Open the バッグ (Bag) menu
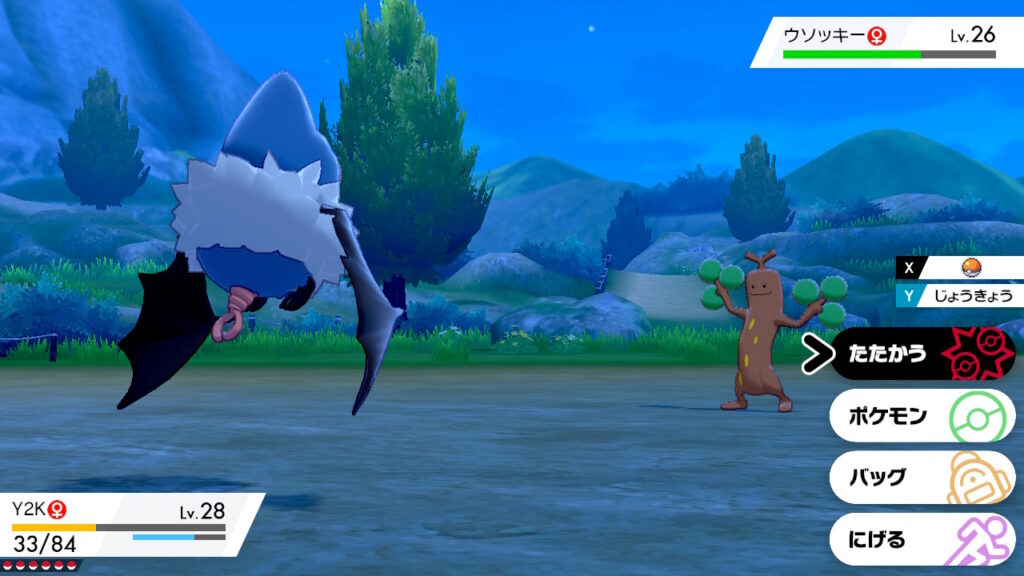The width and height of the screenshot is (1024, 576). [x=920, y=477]
